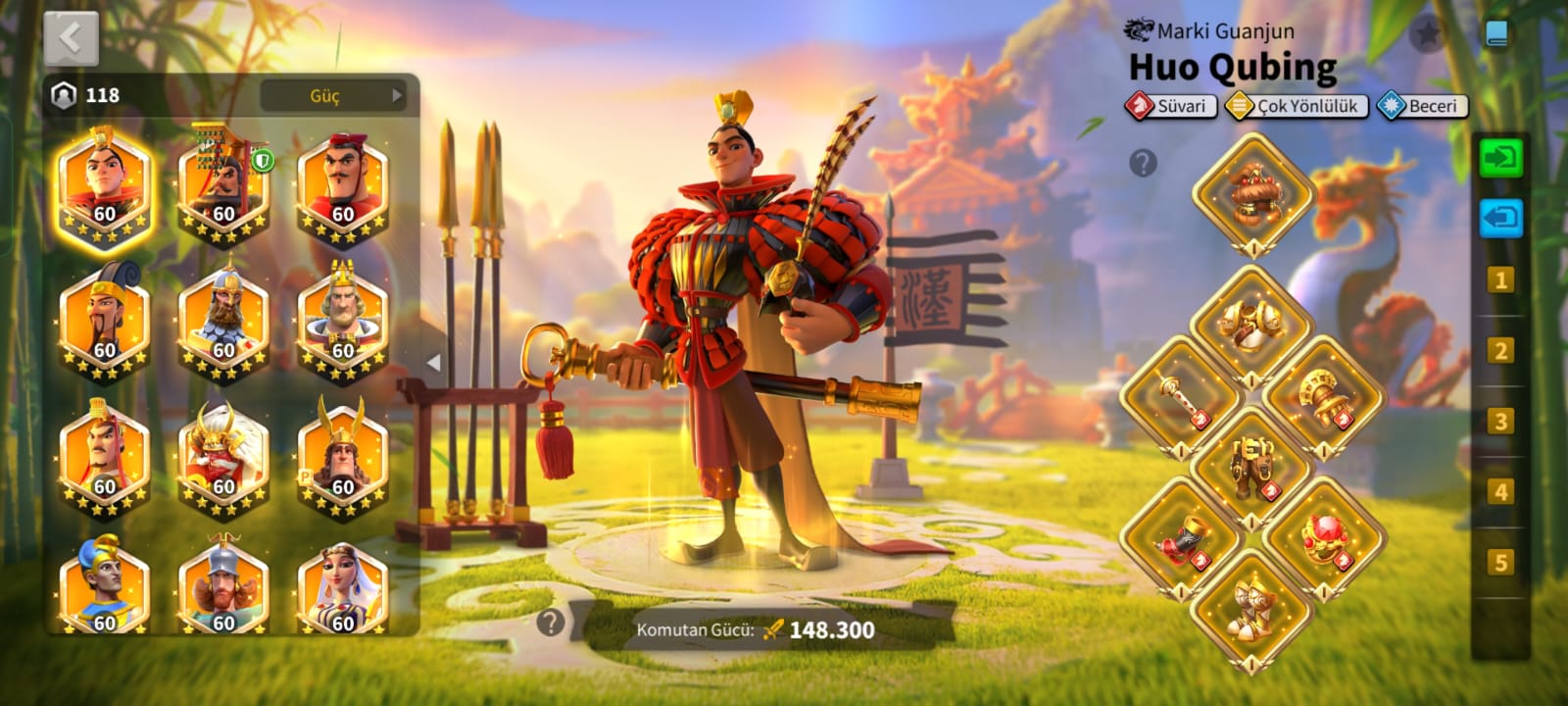Show the Süvari talent tag
Image resolution: width=1568 pixels, height=706 pixels.
point(1171,106)
